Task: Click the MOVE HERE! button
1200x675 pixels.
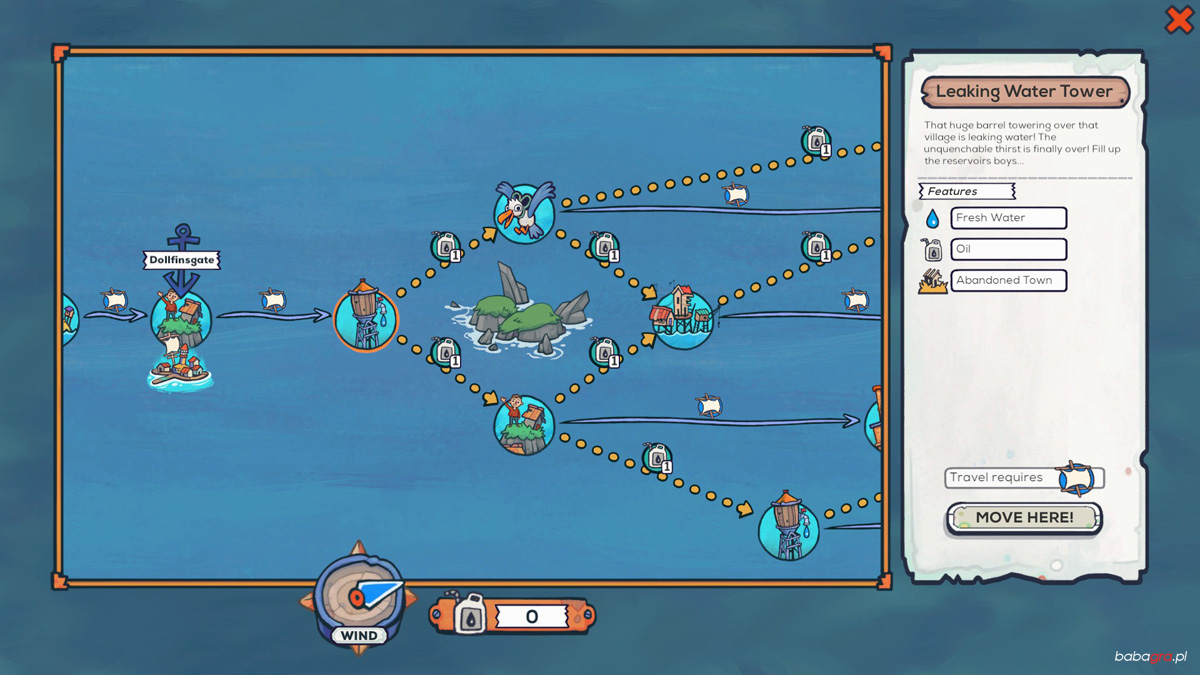Action: click(1024, 518)
